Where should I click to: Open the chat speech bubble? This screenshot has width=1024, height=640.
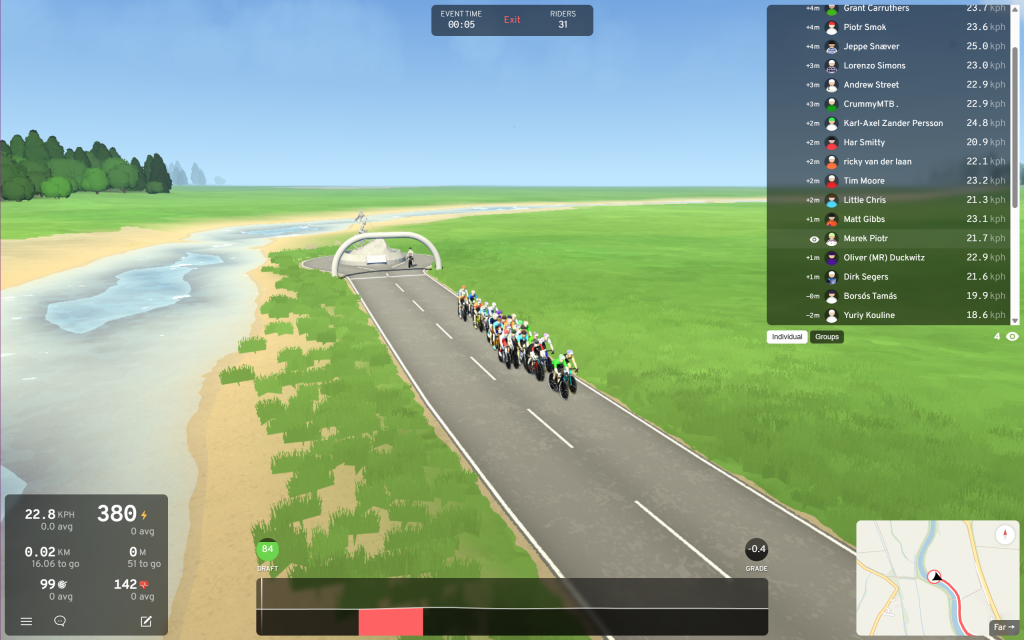[x=60, y=621]
